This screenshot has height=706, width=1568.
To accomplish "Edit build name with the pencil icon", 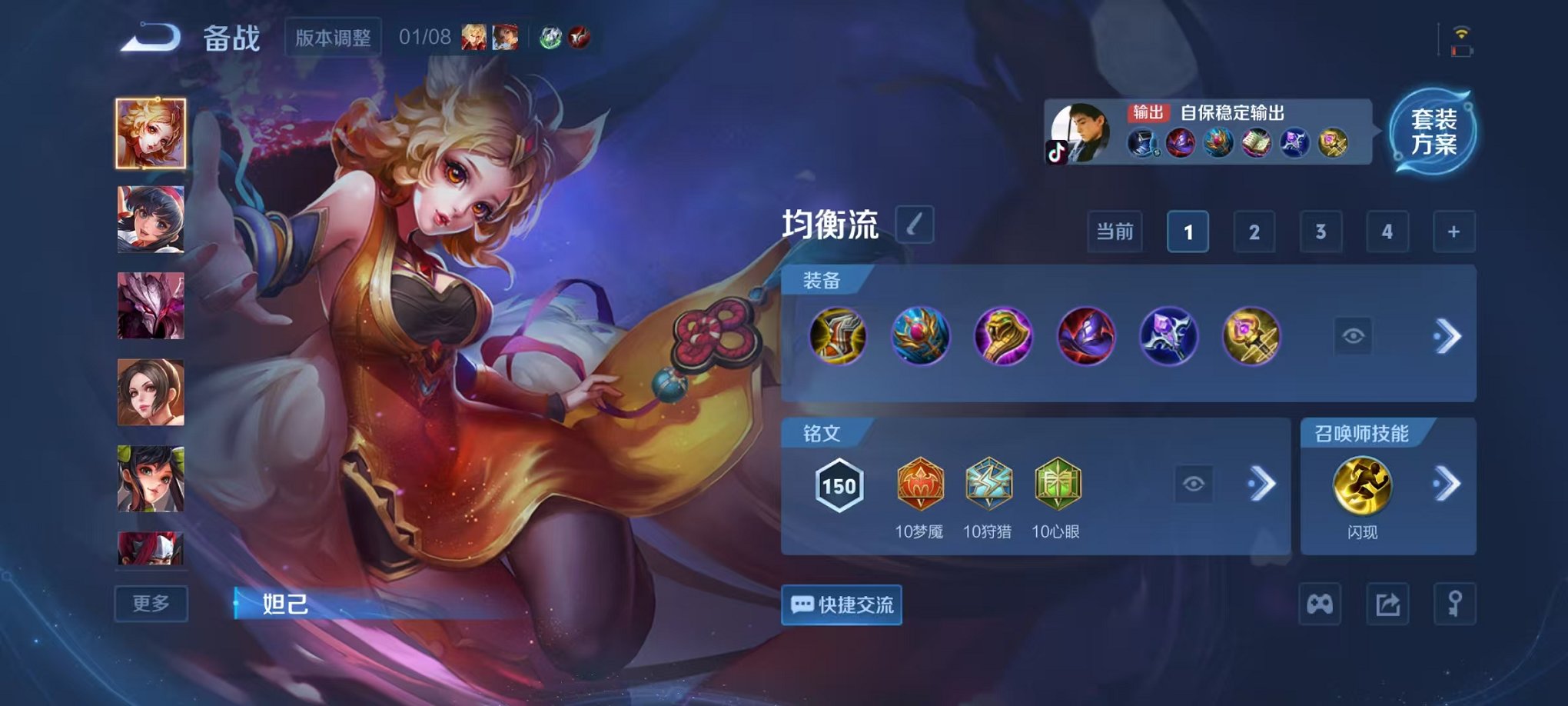I will click(x=914, y=225).
